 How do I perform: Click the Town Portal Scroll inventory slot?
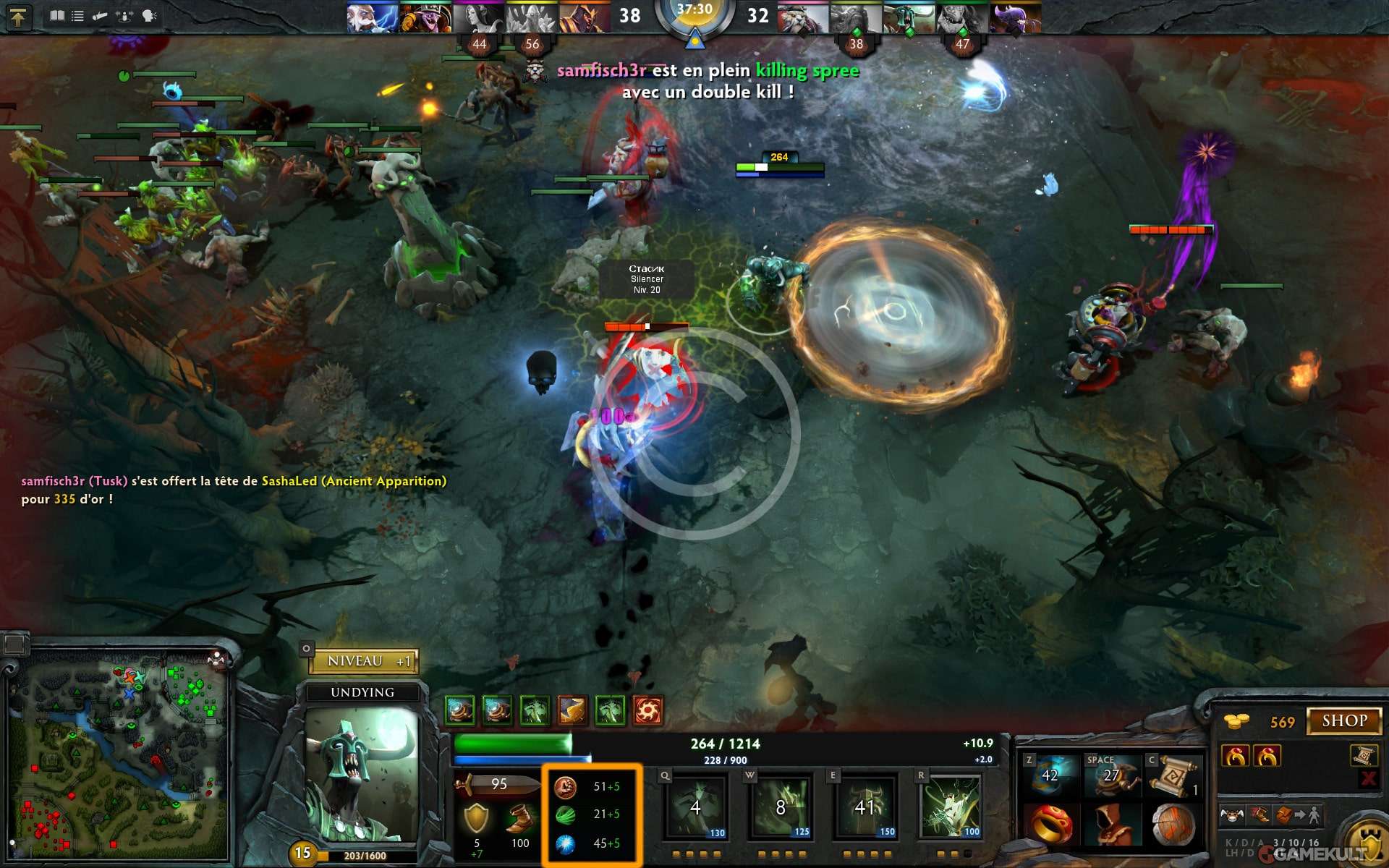coord(1173,776)
